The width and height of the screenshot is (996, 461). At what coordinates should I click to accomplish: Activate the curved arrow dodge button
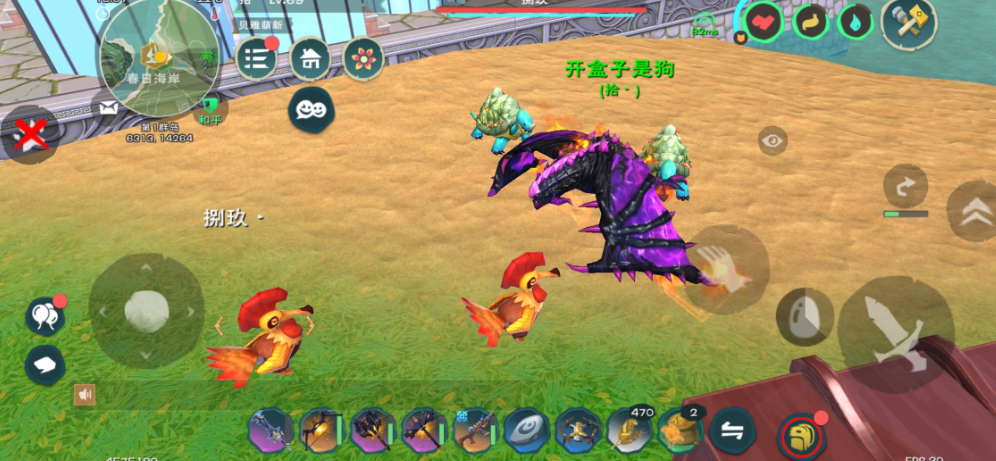tap(905, 187)
